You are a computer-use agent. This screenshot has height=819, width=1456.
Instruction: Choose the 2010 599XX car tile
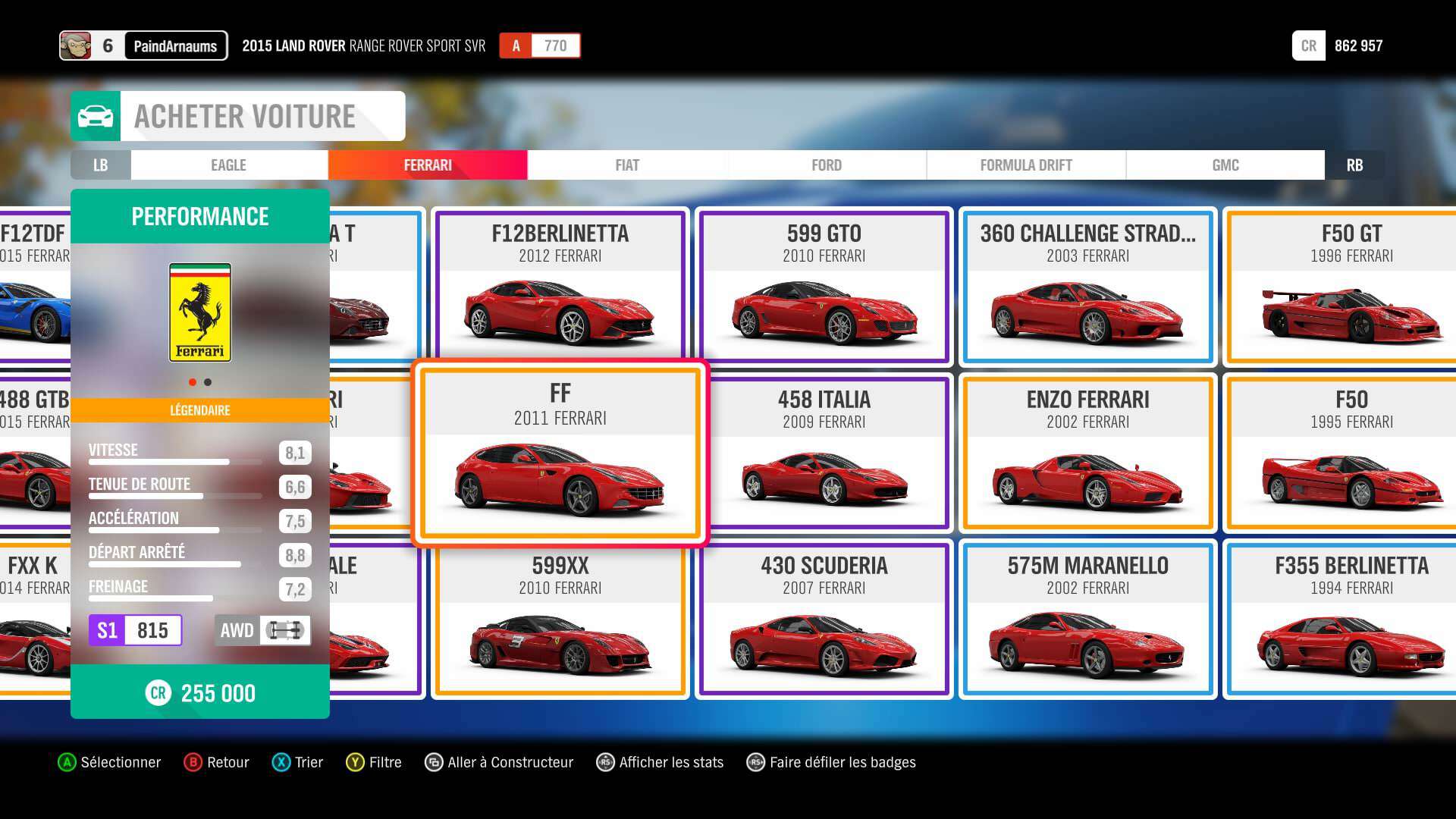[560, 619]
